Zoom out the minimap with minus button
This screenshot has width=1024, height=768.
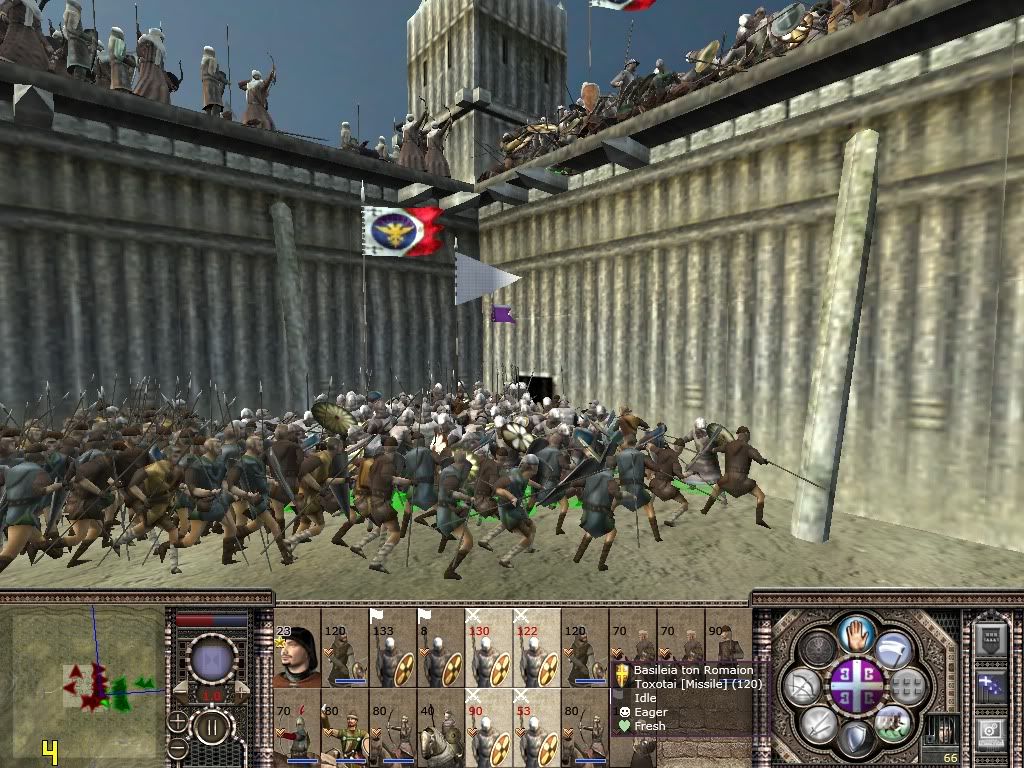pyautogui.click(x=178, y=746)
